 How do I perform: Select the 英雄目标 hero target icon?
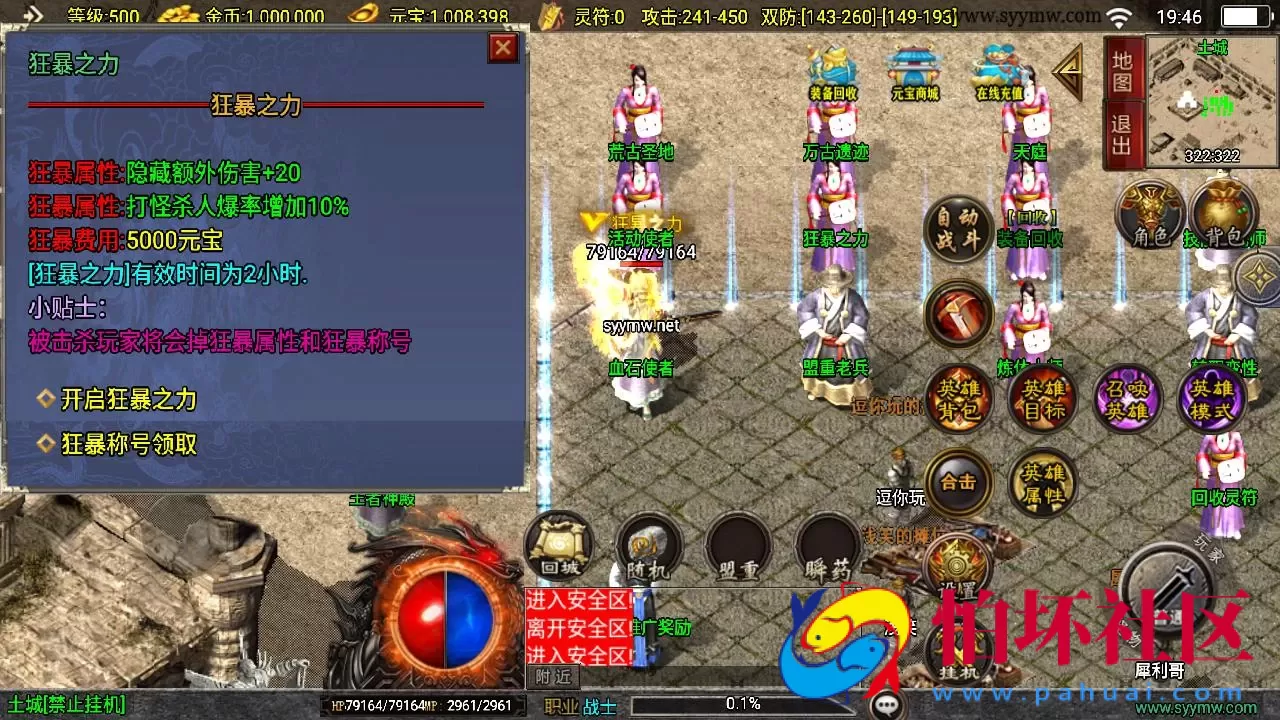pyautogui.click(x=1042, y=398)
